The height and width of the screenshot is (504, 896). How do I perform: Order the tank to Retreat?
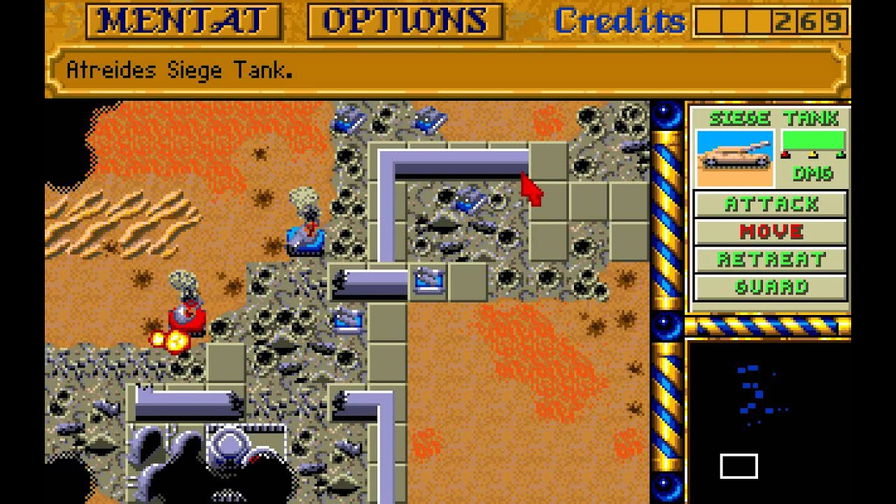click(x=770, y=259)
